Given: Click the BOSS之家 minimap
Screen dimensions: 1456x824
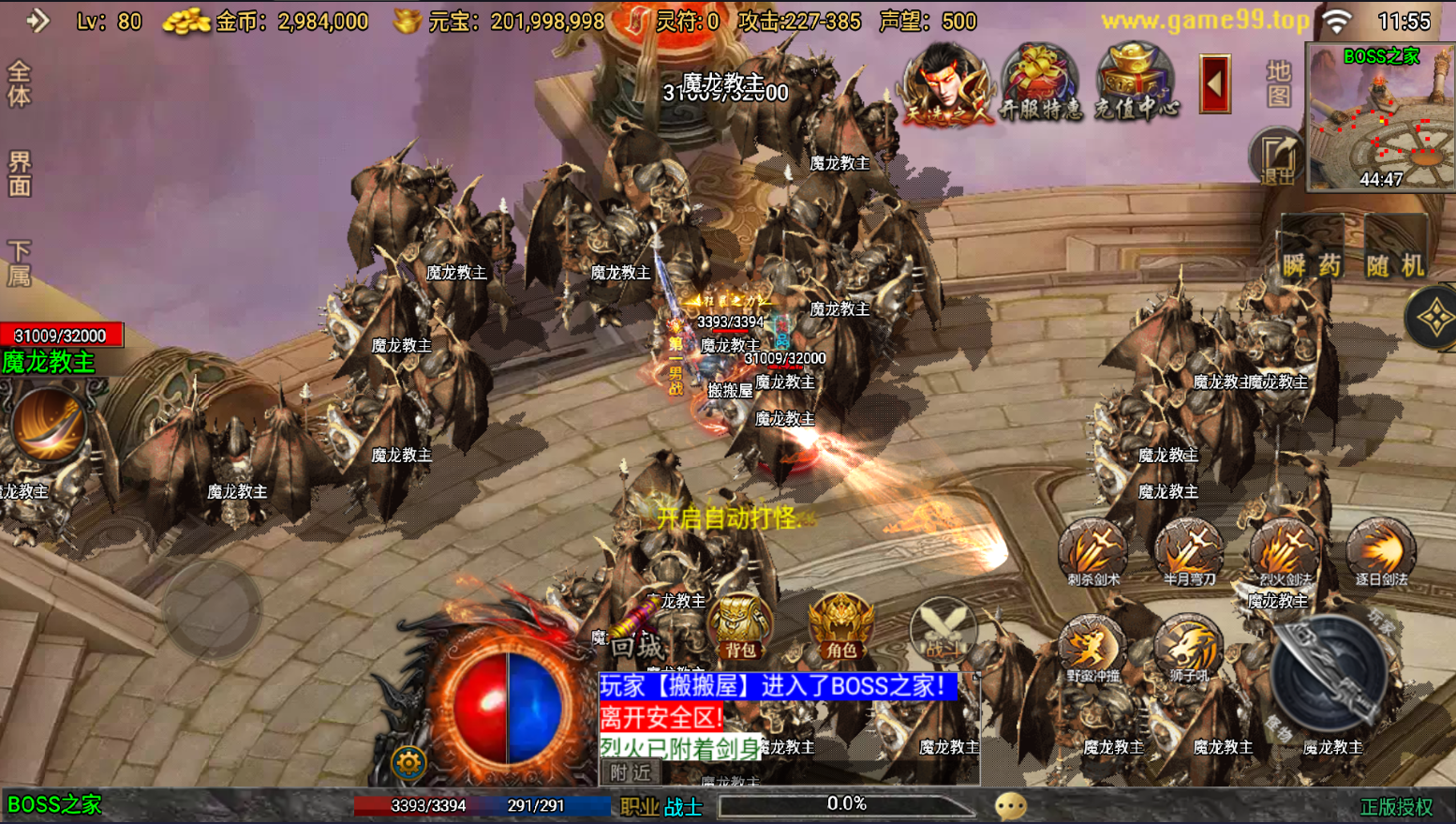Looking at the screenshot, I should [x=1381, y=117].
